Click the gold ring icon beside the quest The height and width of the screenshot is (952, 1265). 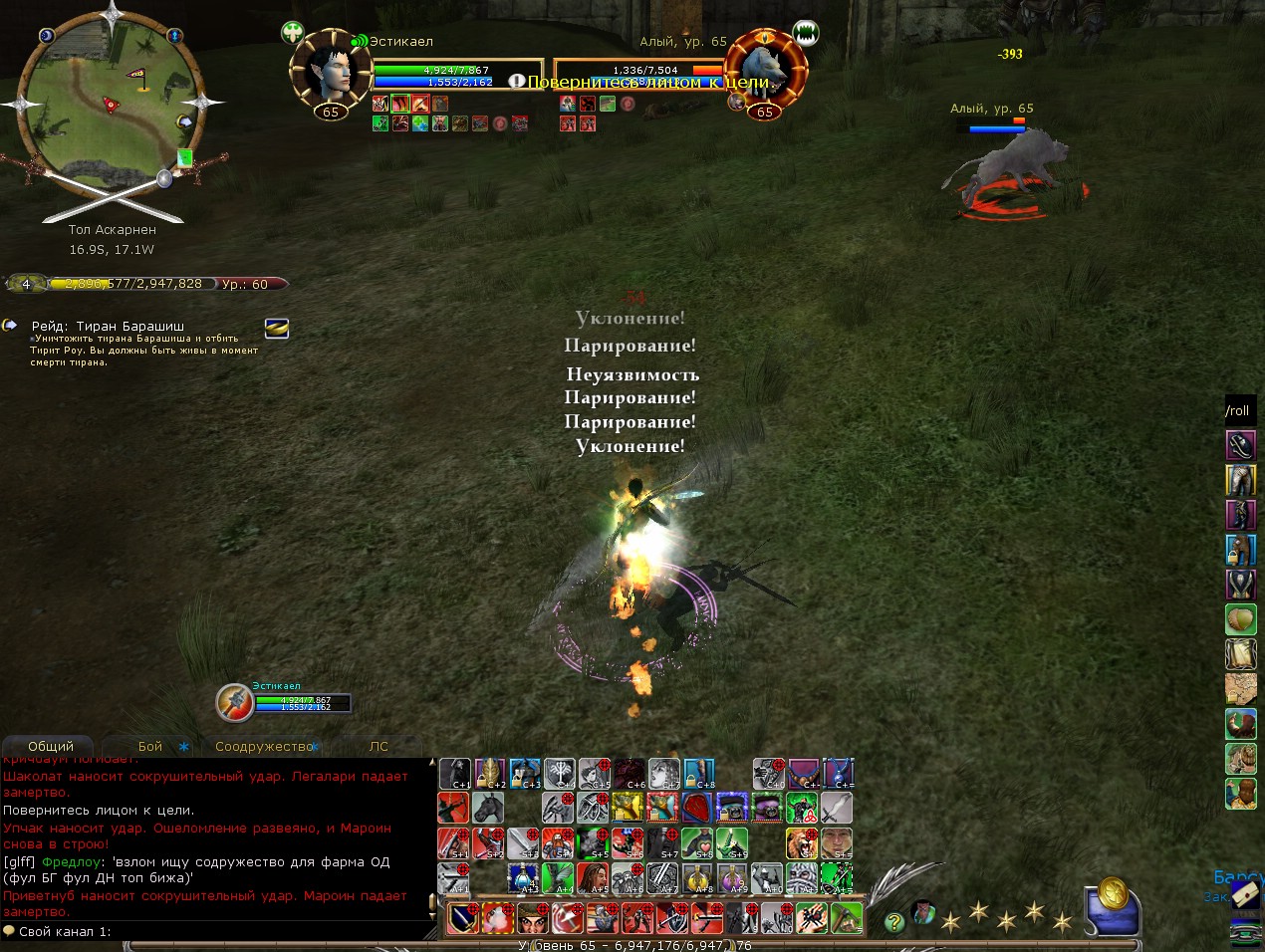277,329
